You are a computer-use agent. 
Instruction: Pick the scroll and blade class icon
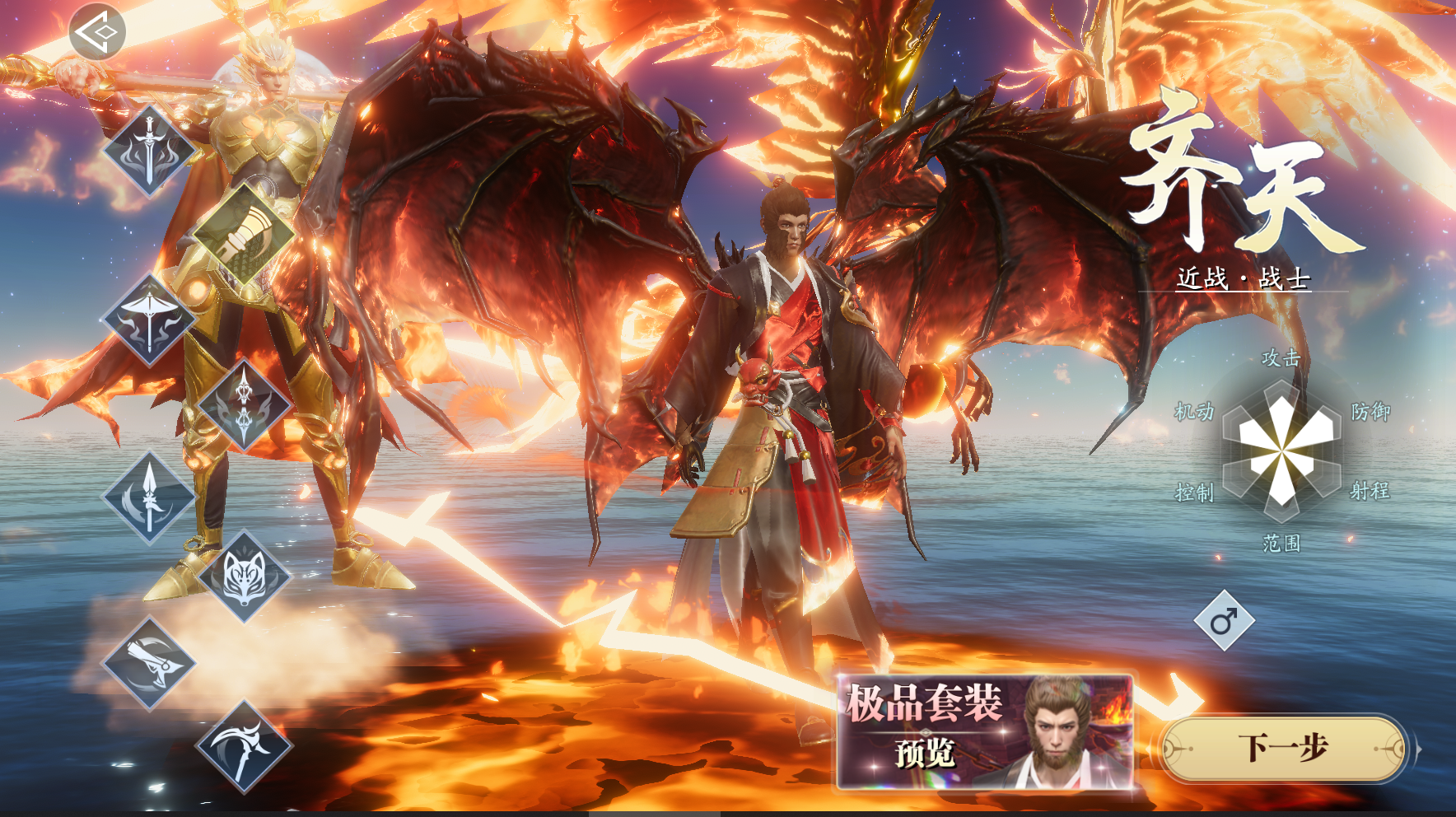coord(149,662)
